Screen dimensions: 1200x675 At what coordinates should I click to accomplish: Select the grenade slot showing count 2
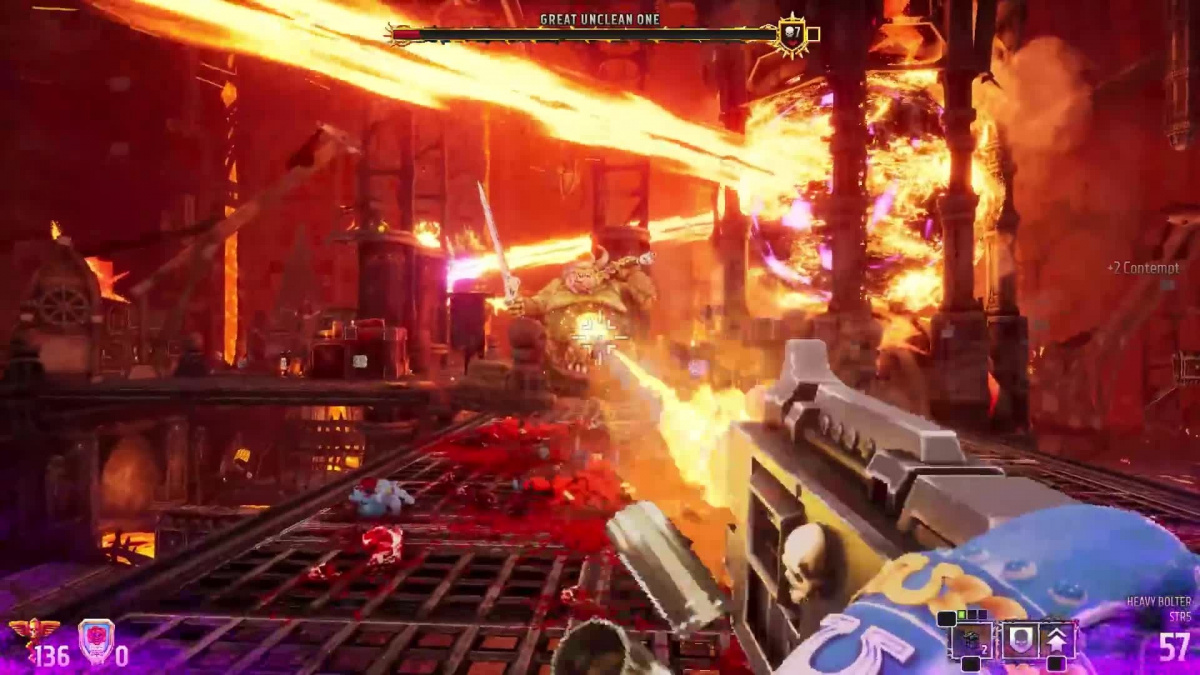tap(970, 640)
